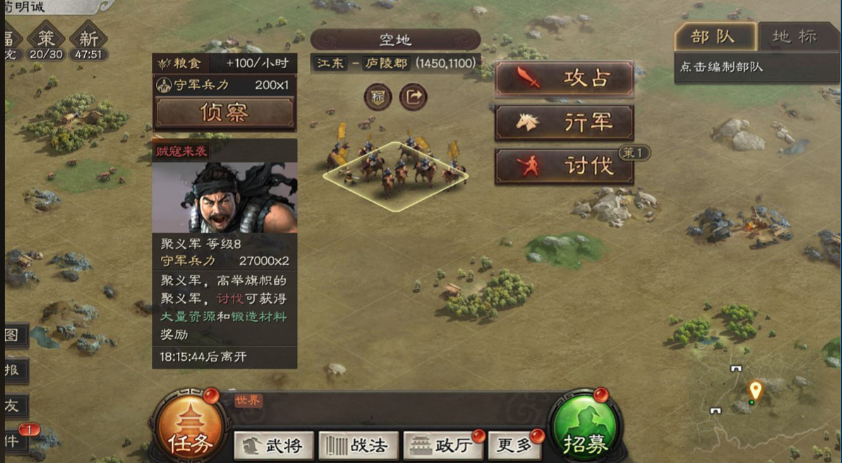Expand the 更多 more options
842x463 pixels.
[x=517, y=445]
